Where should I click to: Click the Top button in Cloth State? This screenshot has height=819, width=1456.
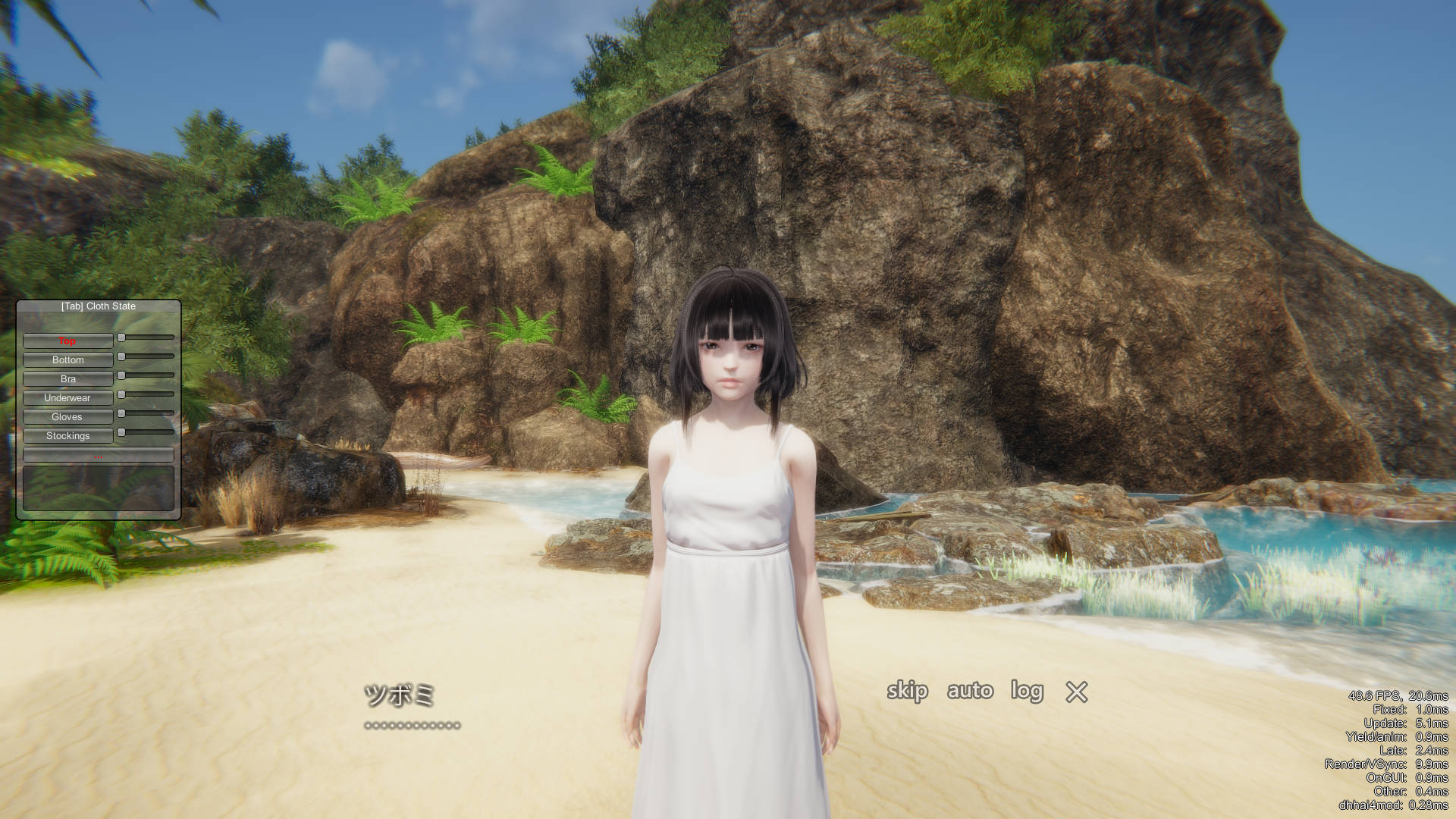click(67, 341)
